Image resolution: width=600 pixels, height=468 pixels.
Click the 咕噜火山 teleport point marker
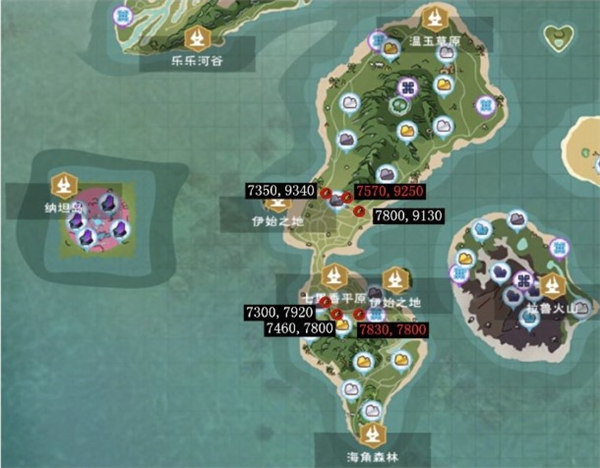(549, 287)
